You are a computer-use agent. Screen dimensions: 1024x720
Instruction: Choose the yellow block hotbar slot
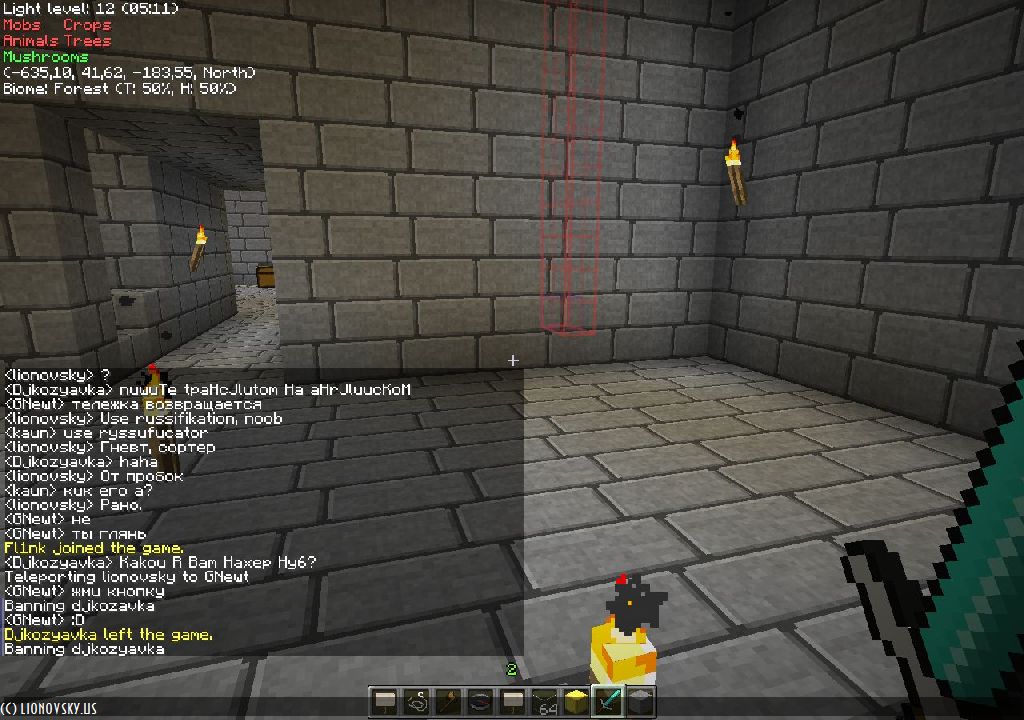[576, 701]
